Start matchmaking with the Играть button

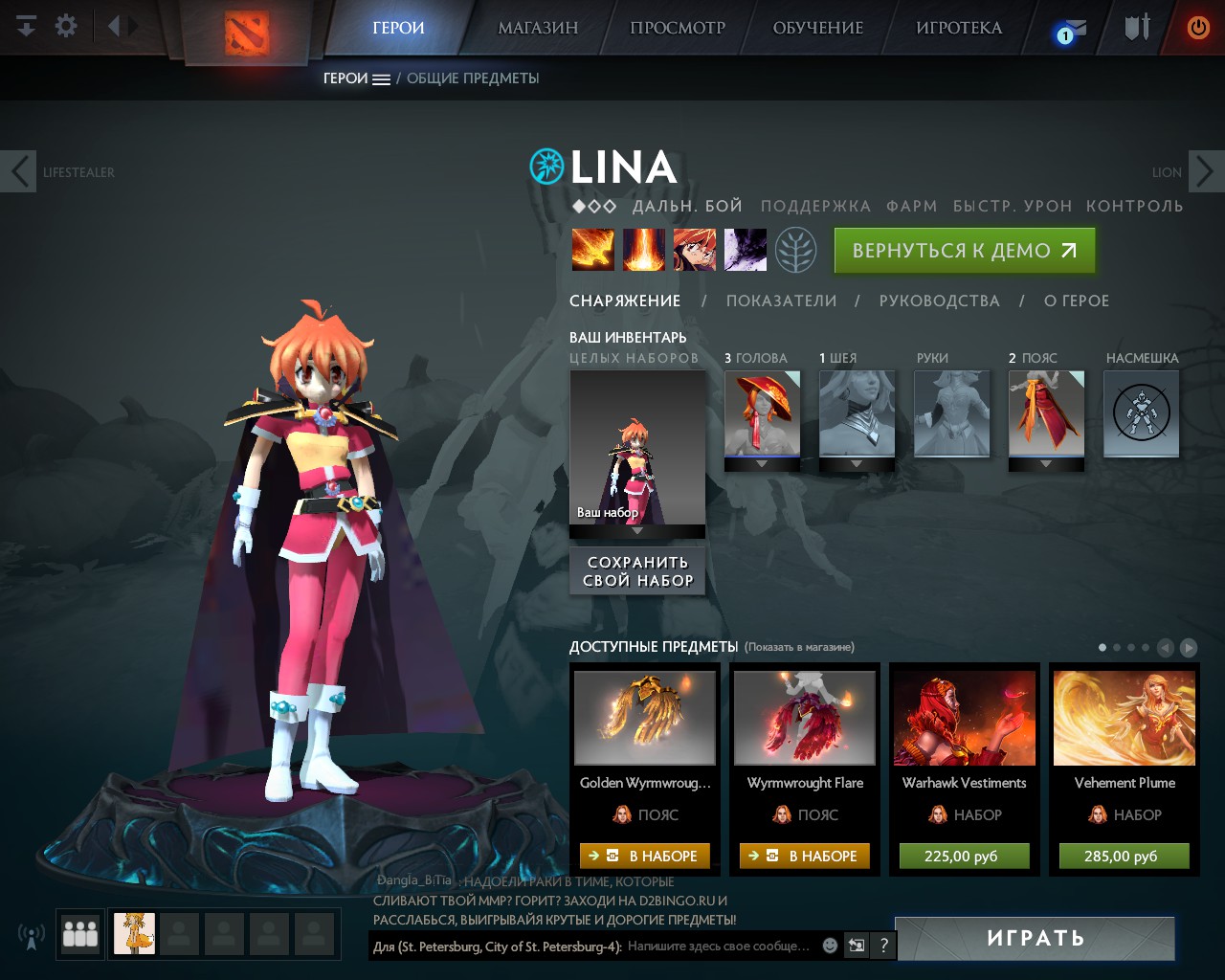pyautogui.click(x=1035, y=938)
